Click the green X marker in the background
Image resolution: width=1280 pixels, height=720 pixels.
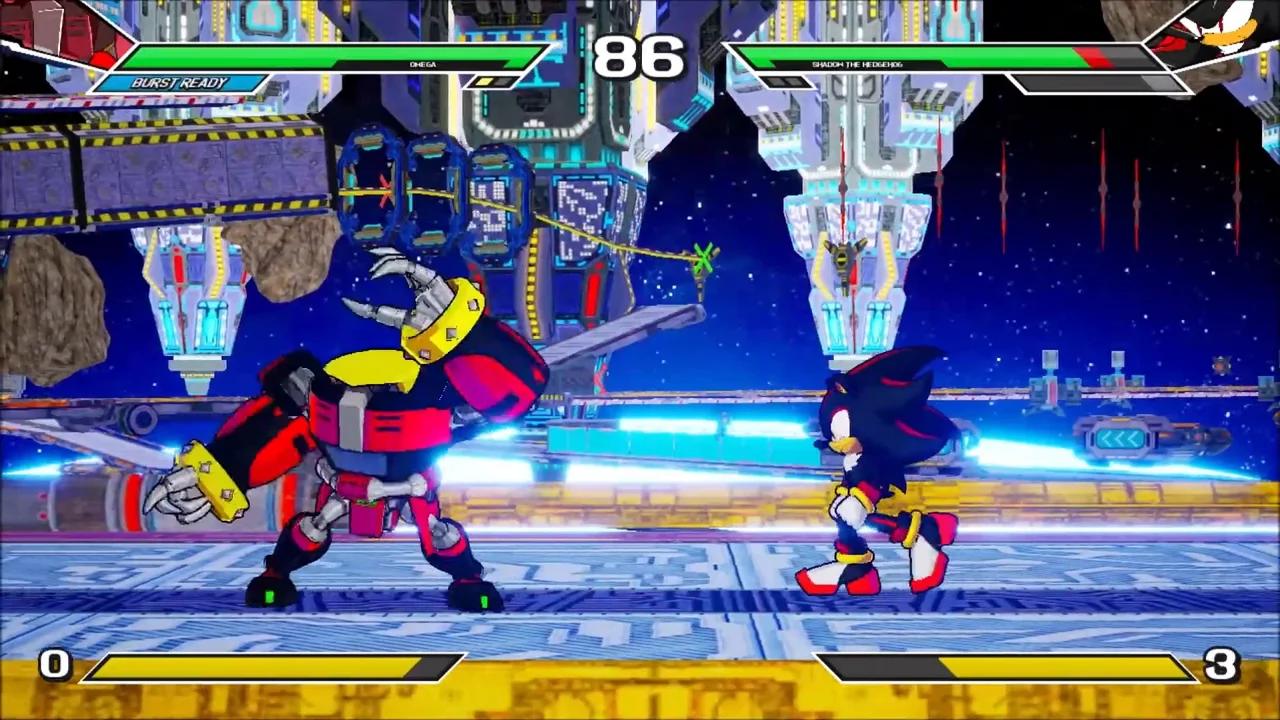[704, 258]
